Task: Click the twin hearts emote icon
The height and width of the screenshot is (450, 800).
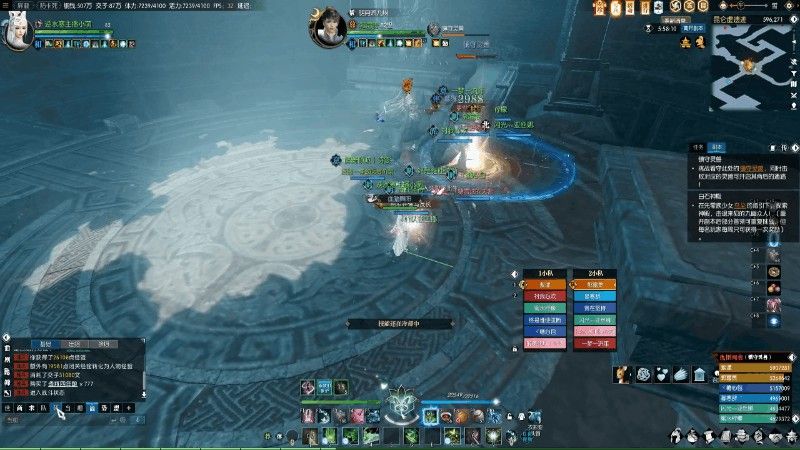Action: [x=661, y=374]
